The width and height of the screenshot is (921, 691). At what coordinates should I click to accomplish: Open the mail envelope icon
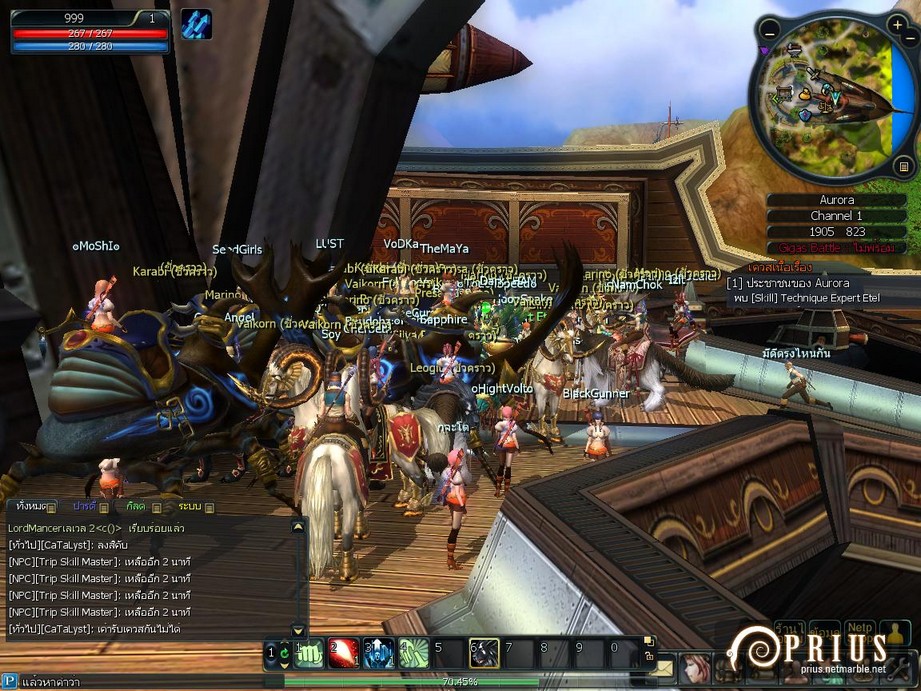[661, 667]
